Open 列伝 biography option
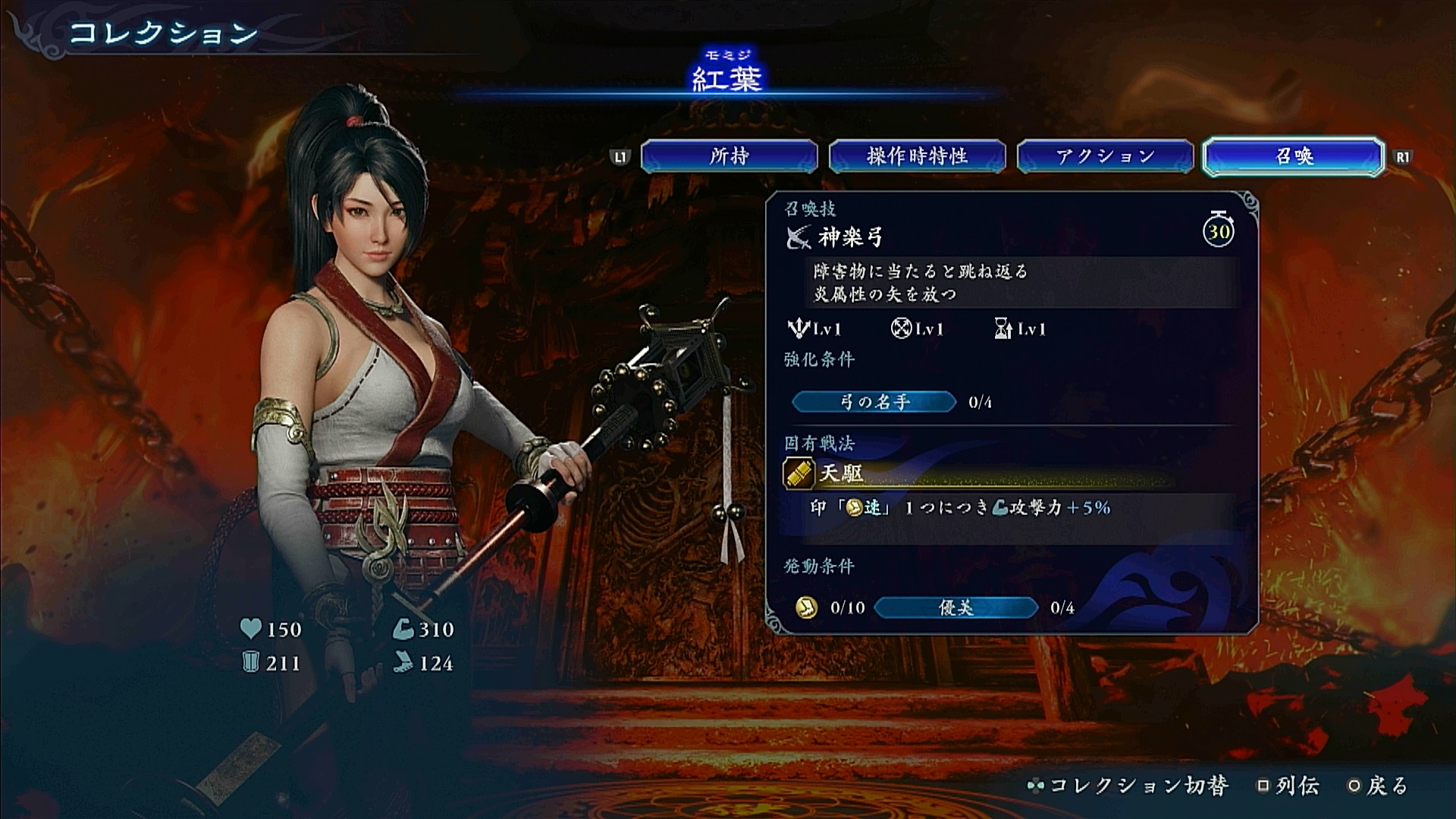This screenshot has height=819, width=1456. click(1289, 786)
